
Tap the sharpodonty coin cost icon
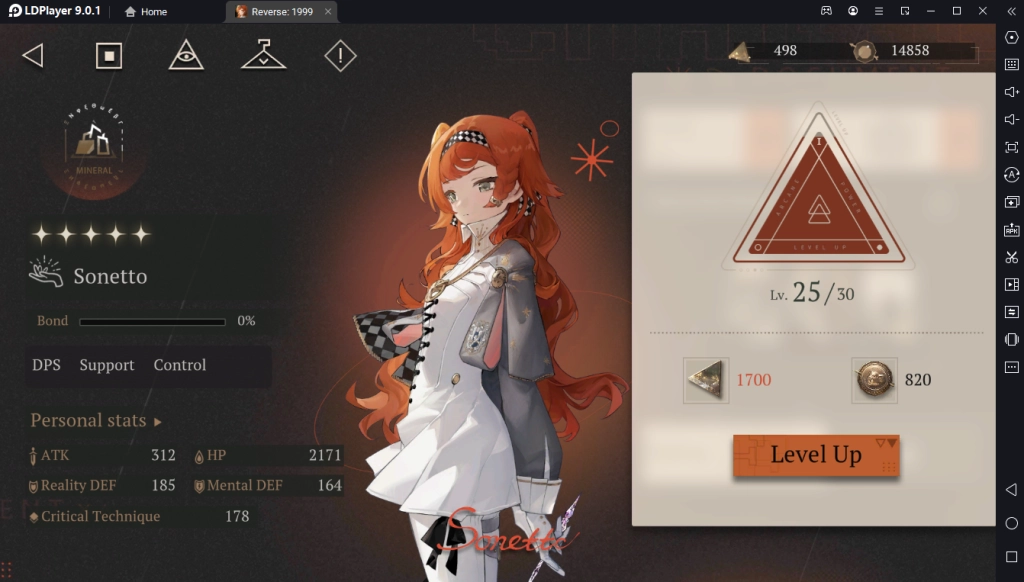click(874, 380)
